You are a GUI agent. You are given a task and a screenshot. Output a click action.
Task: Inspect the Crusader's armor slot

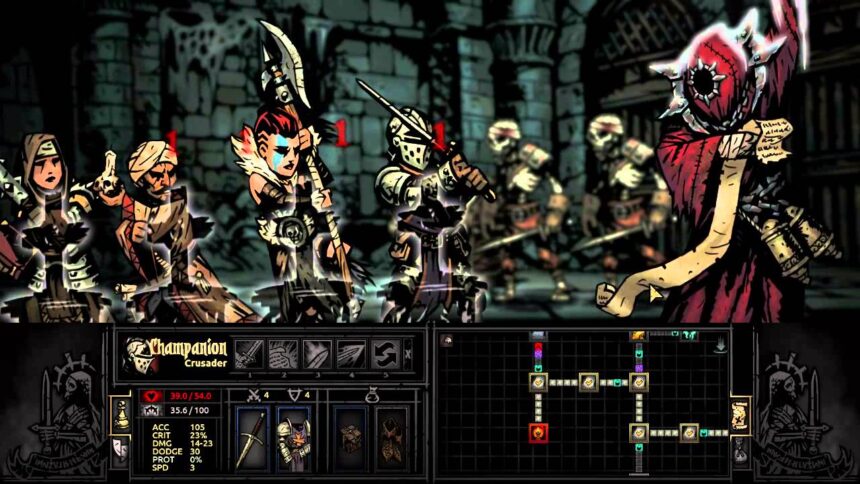(292, 436)
